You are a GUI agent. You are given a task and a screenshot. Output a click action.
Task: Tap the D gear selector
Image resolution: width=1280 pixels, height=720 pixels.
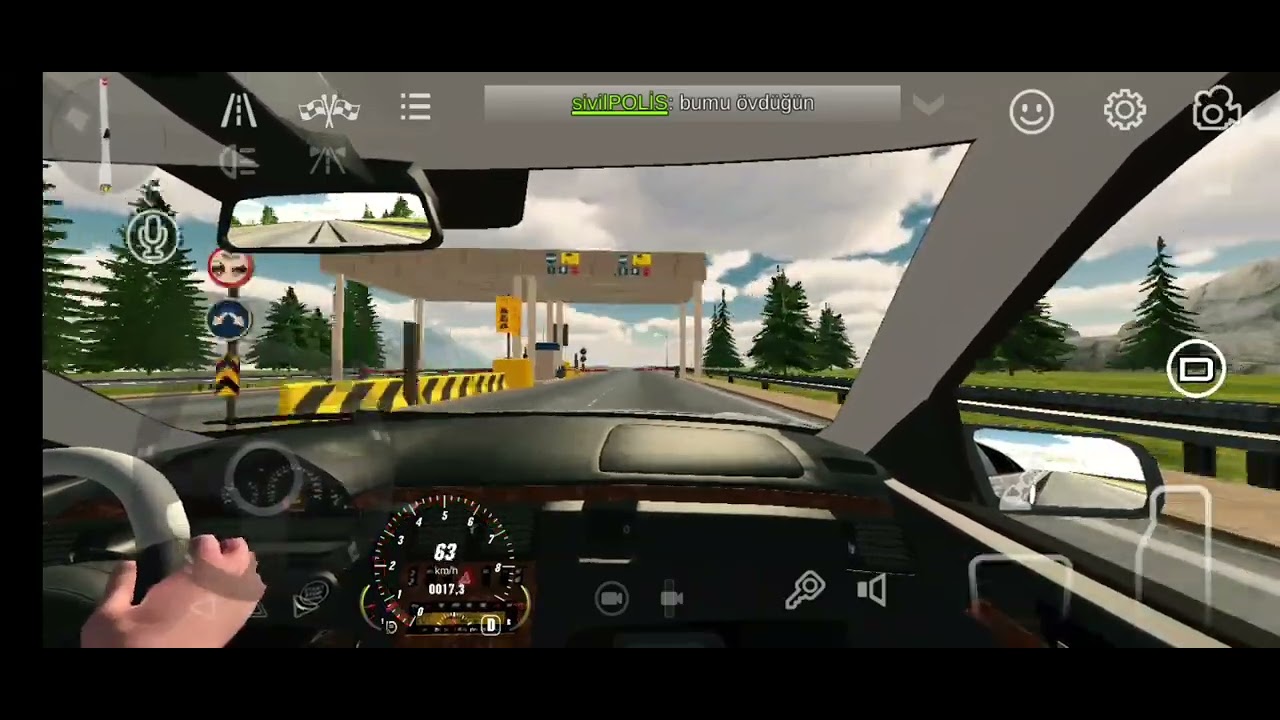click(x=490, y=626)
